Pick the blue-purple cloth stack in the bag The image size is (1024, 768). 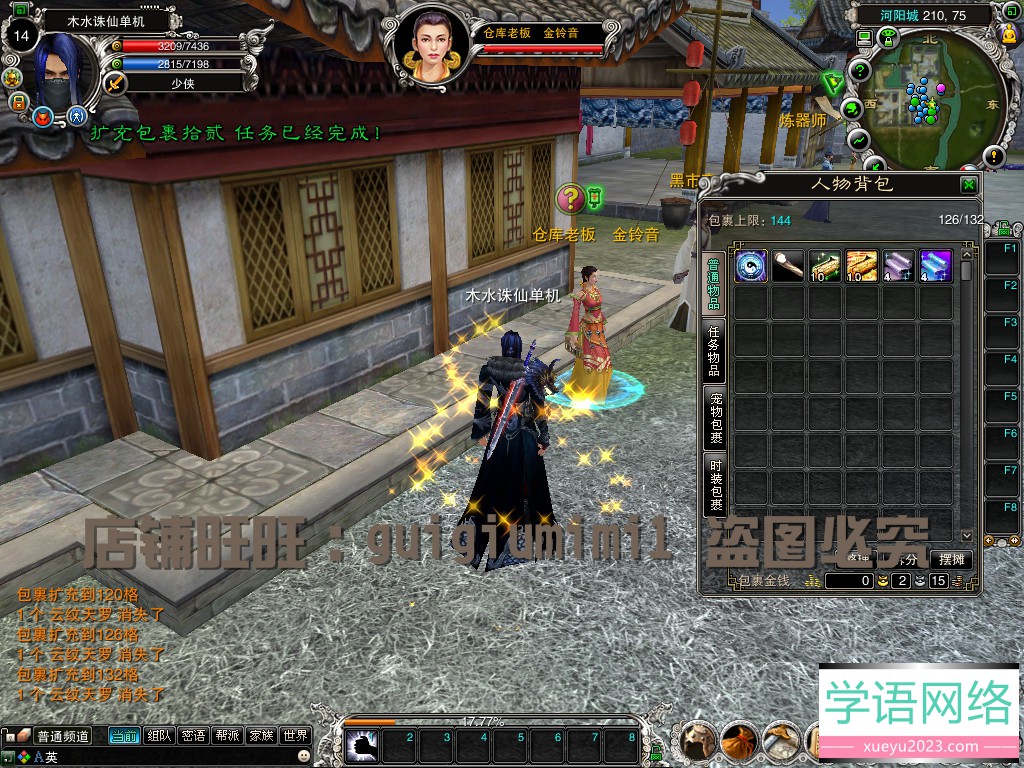coord(935,266)
